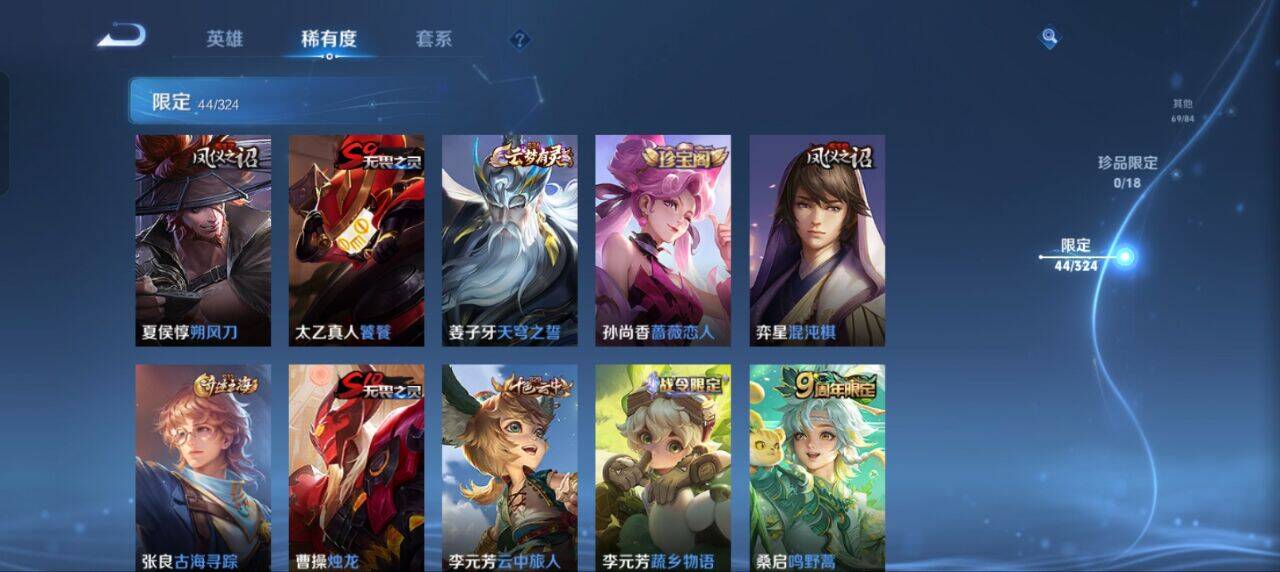Select 孙尚香 蔷薇恋人 skin card
Screen dimensions: 1280x572
663,240
